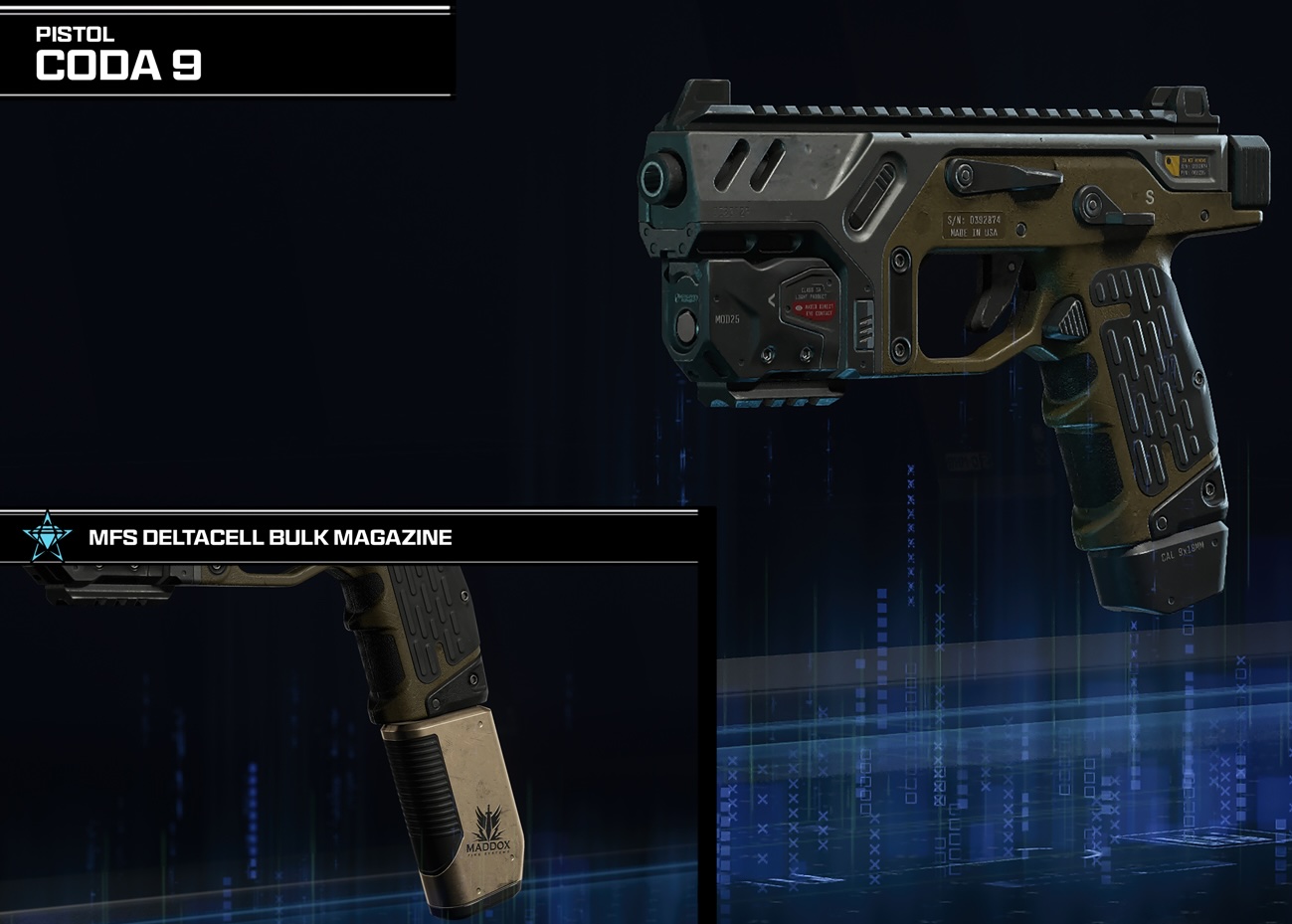Select the MFS Deltacell Bulk Magazine header

pos(271,538)
